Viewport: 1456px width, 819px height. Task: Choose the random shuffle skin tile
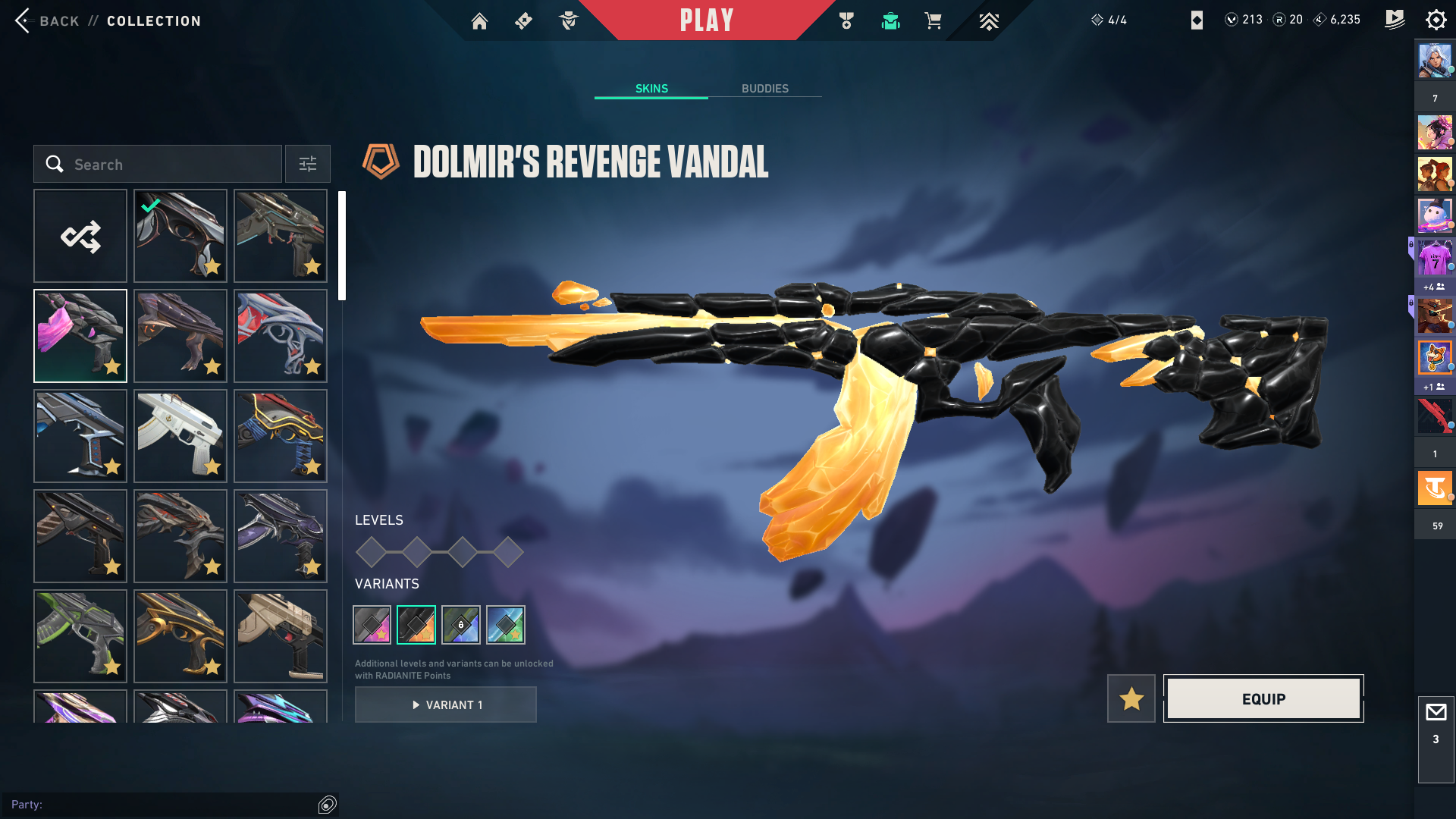[x=80, y=237]
